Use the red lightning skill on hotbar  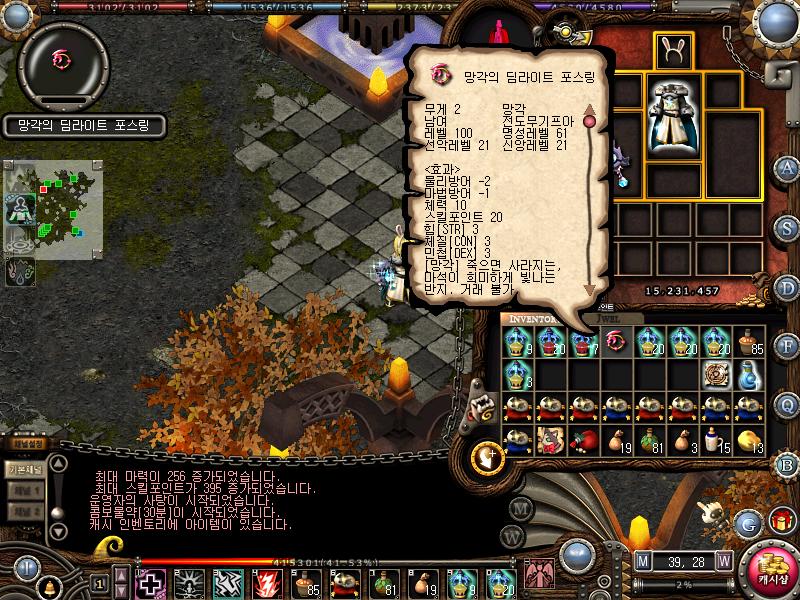pos(267,581)
